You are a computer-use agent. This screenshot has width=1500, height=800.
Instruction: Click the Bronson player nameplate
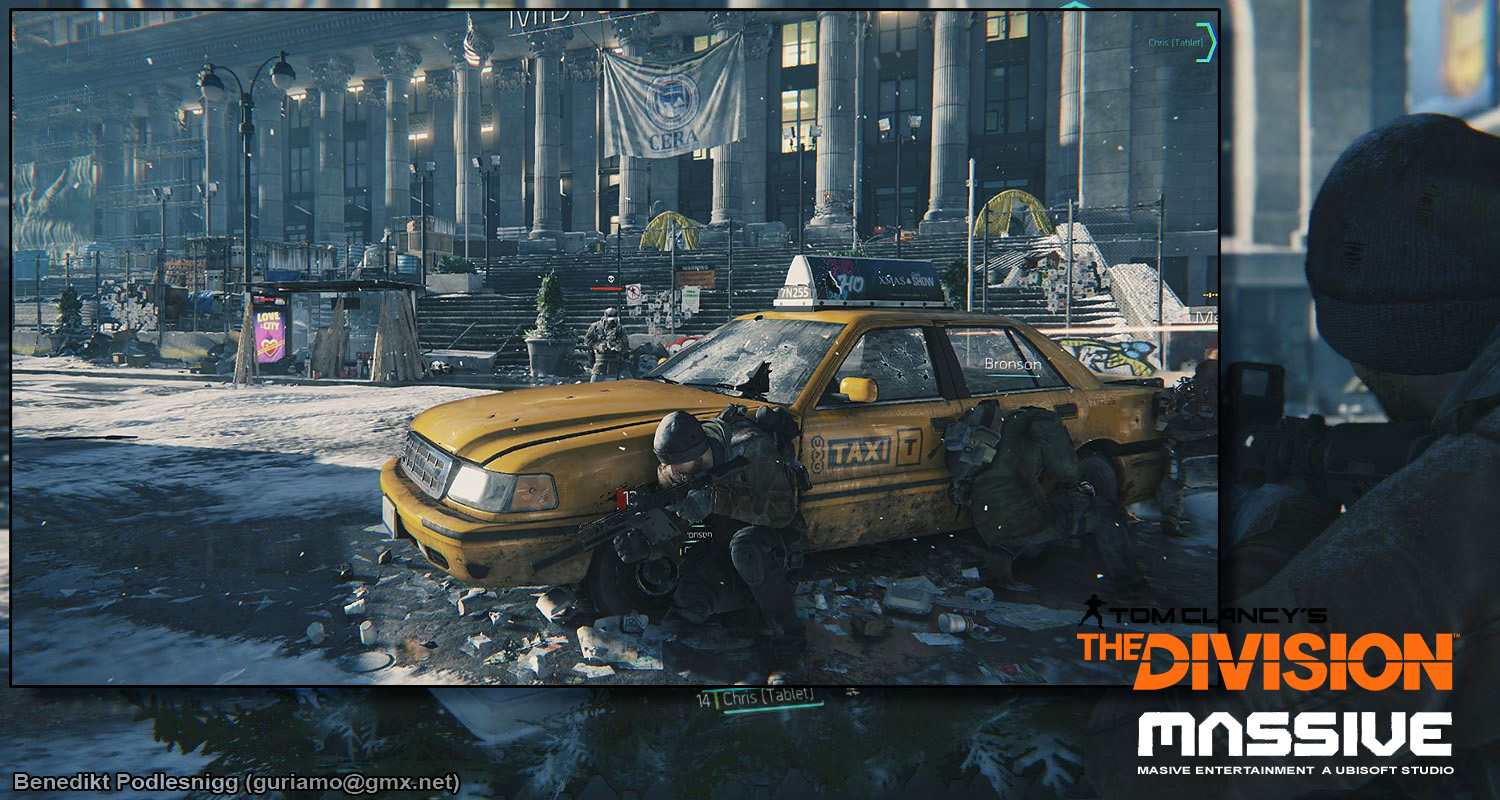click(1012, 365)
